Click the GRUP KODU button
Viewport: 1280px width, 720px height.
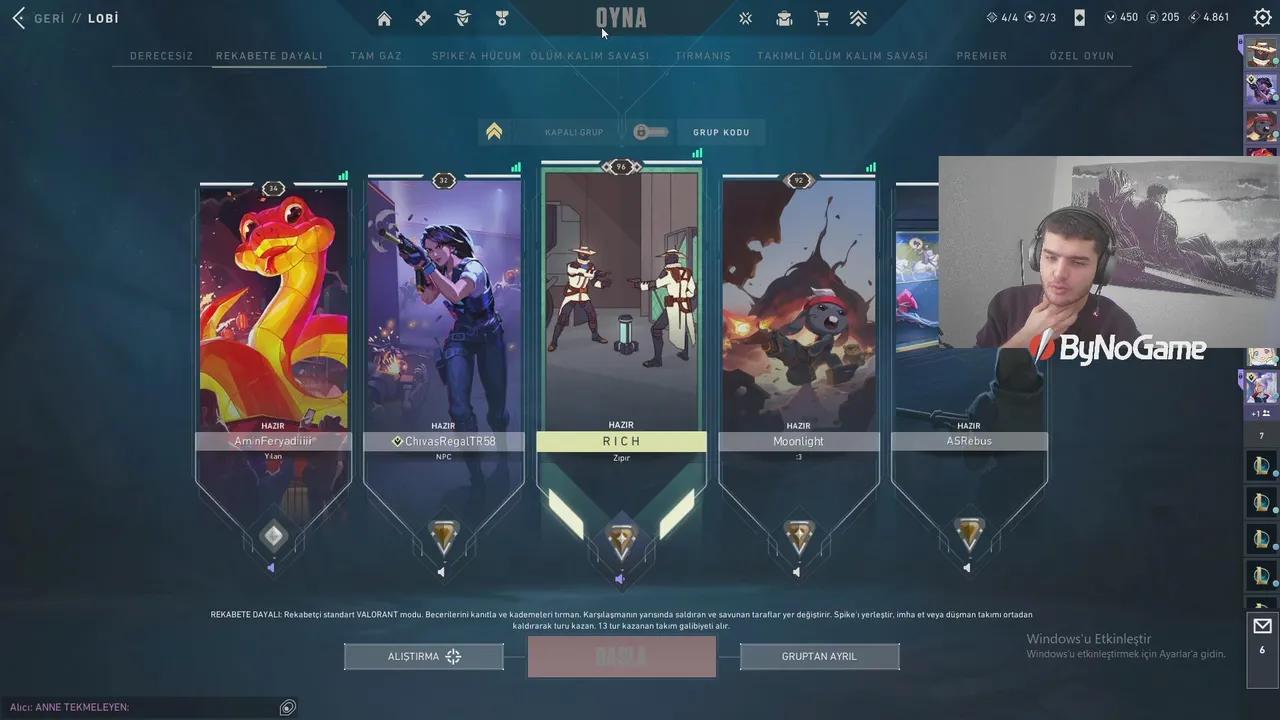(x=721, y=131)
